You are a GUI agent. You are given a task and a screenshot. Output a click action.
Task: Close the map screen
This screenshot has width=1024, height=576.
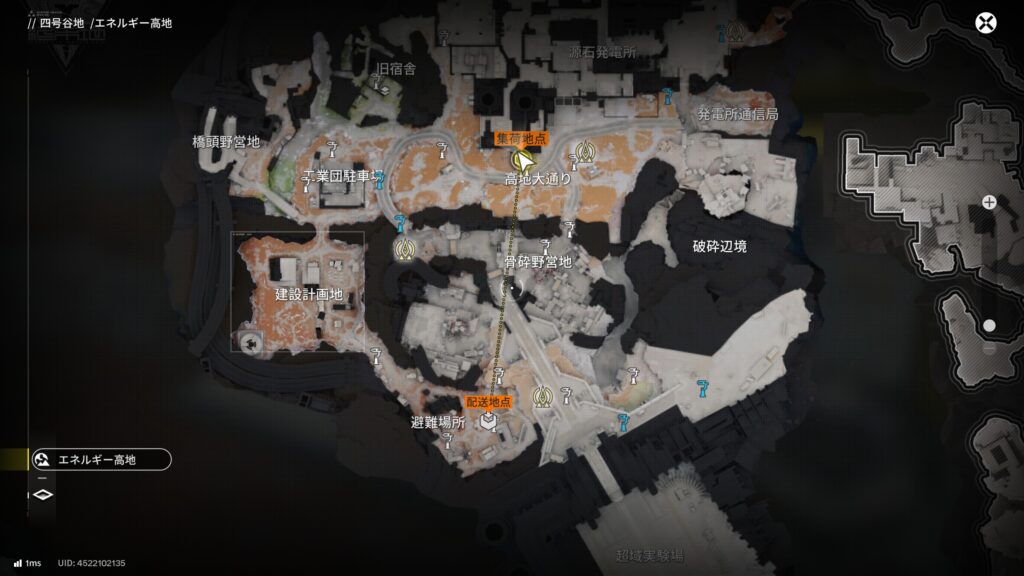[x=987, y=23]
